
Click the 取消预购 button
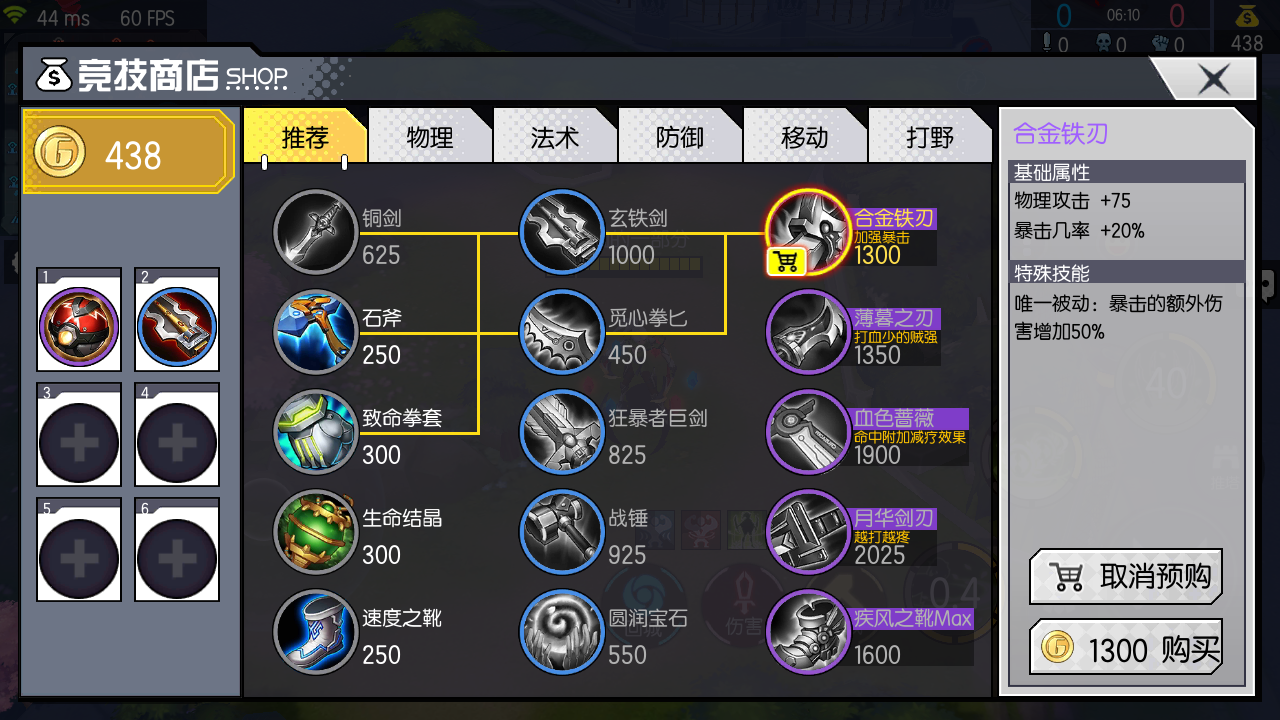click(x=1125, y=577)
